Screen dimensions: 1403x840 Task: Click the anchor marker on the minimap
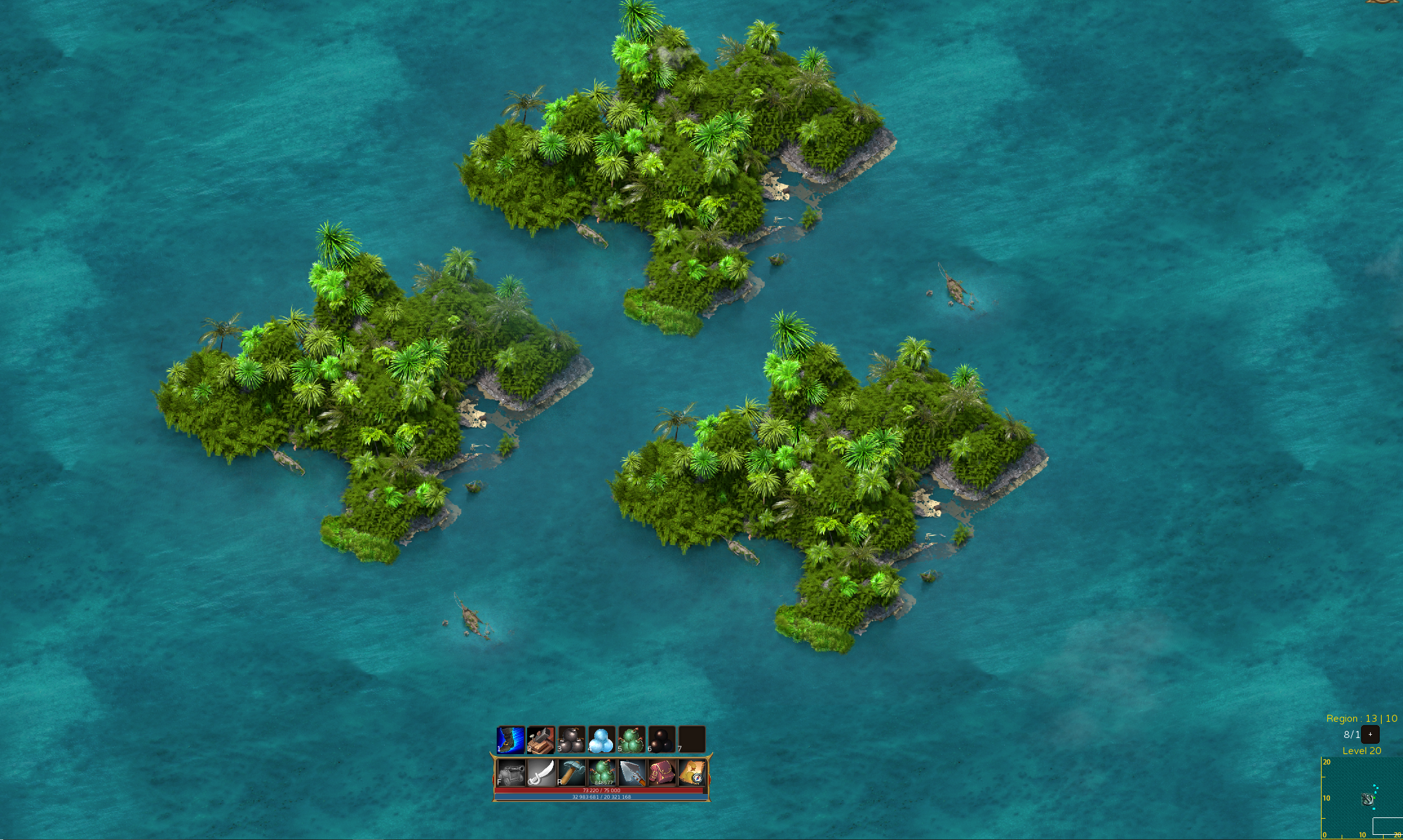(1368, 800)
